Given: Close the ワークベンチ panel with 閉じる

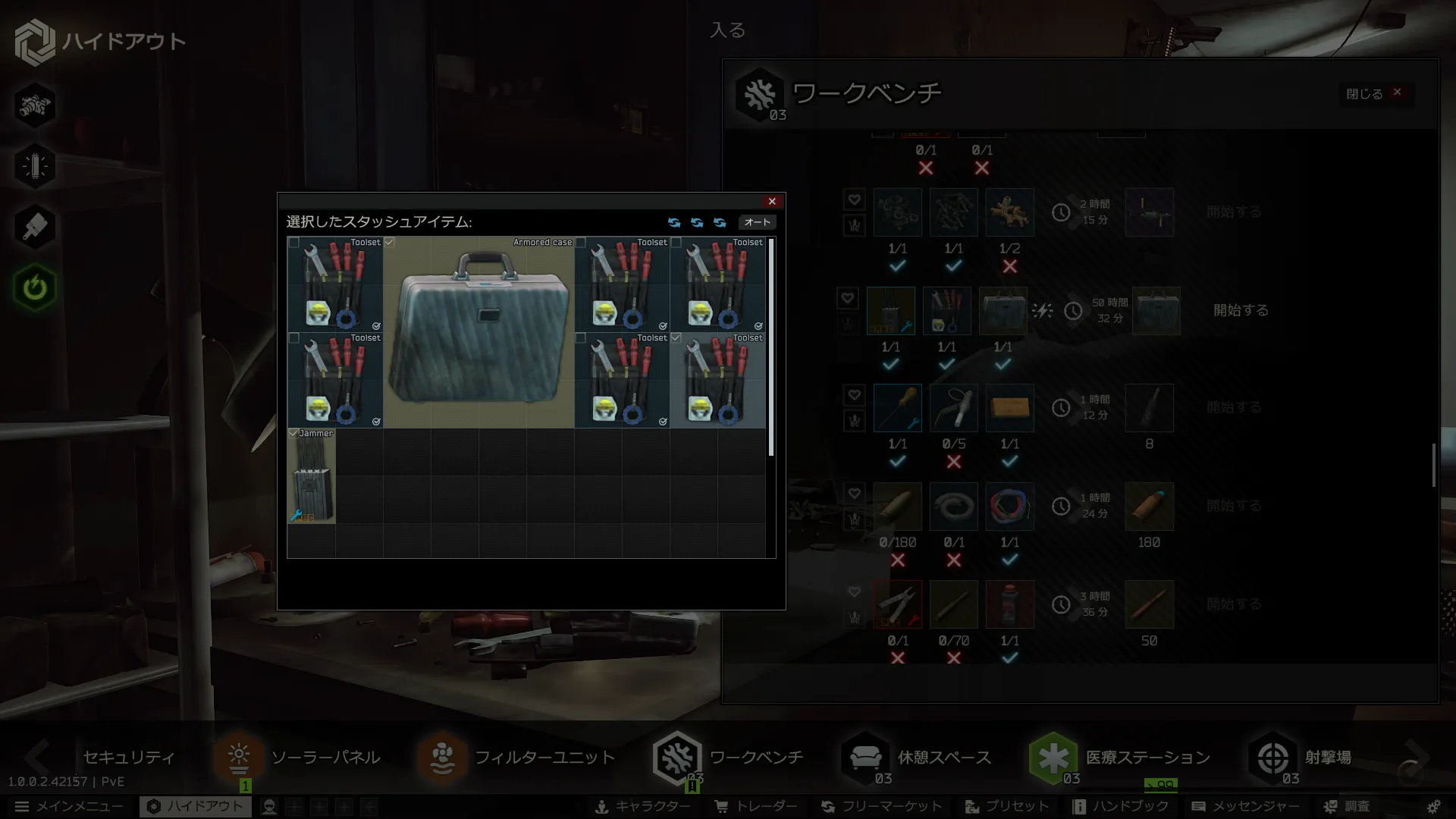Looking at the screenshot, I should pos(1374,93).
